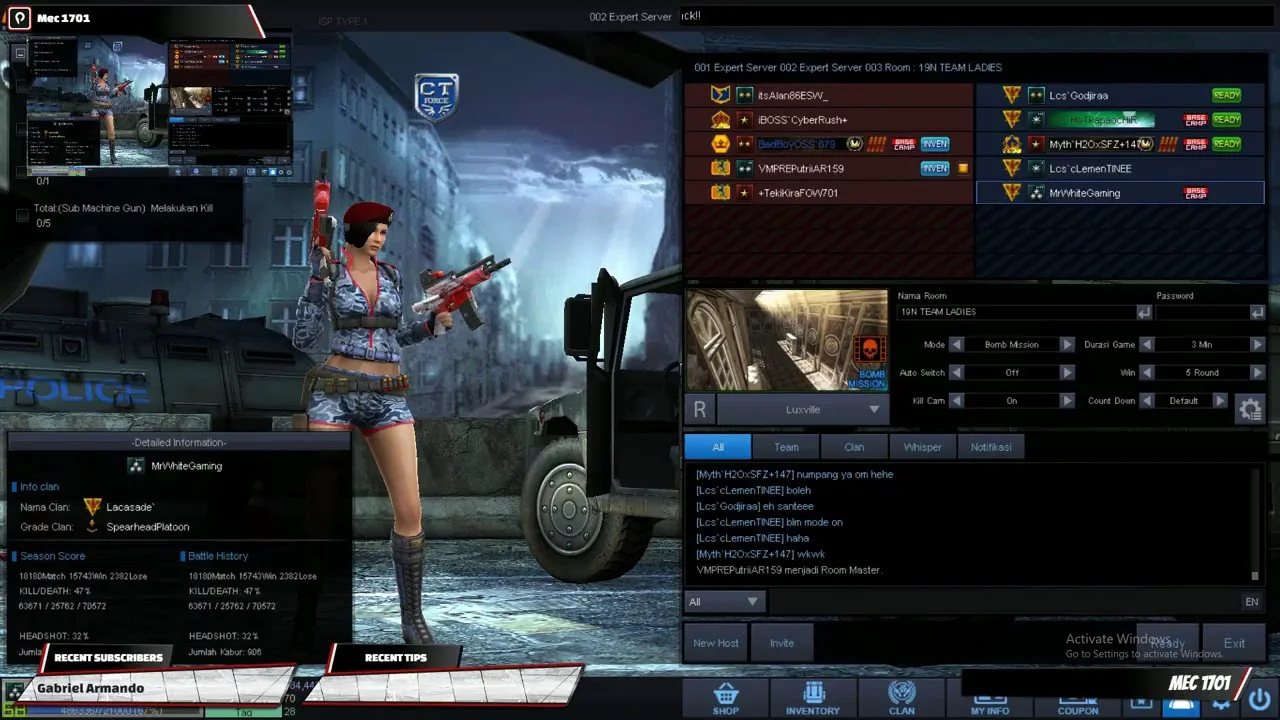Open the Shop from the bottom bar
This screenshot has height=720, width=1280.
pyautogui.click(x=726, y=698)
